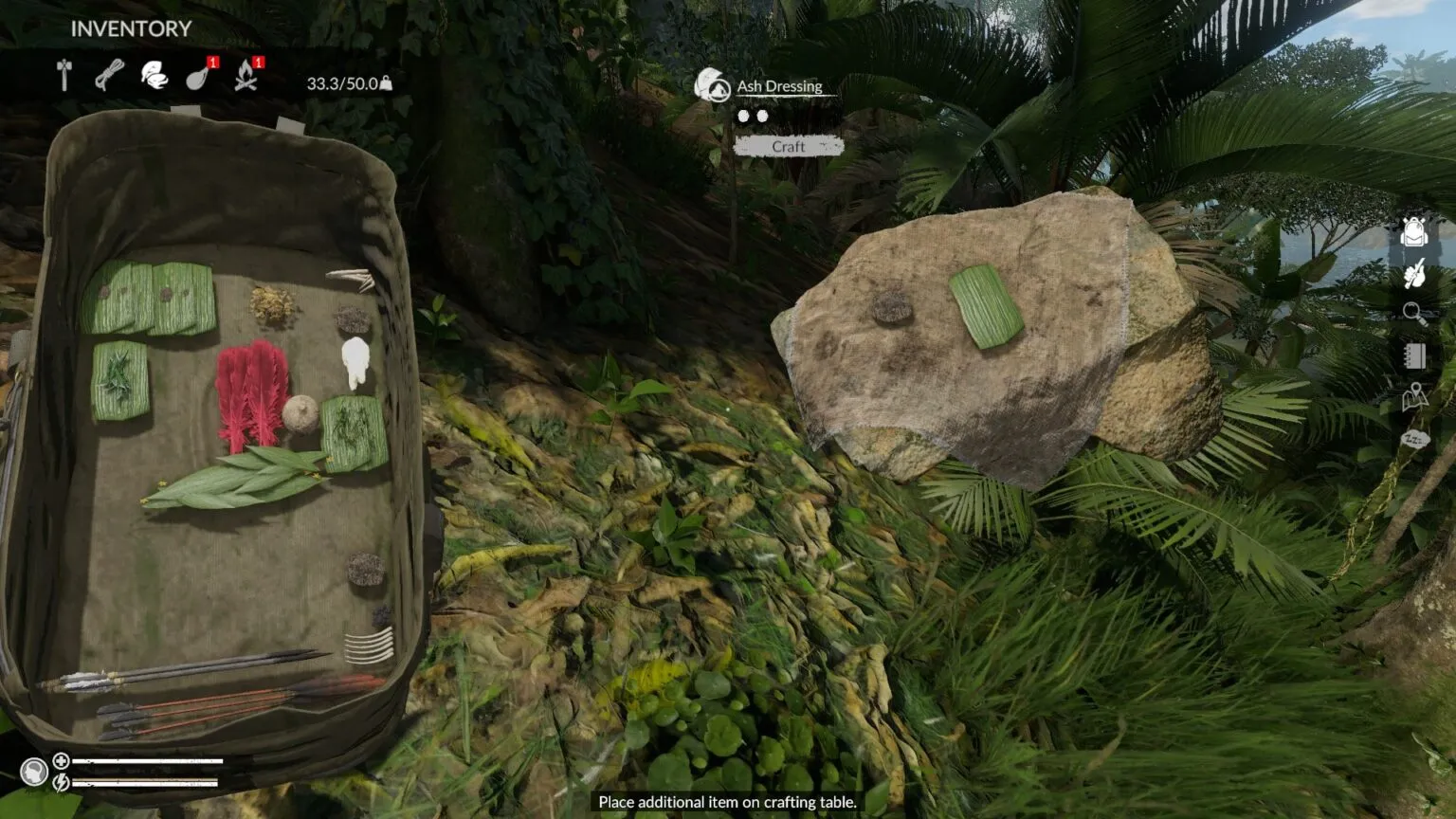
Task: Select the backpack icon in the side menu
Action: pos(1413,231)
